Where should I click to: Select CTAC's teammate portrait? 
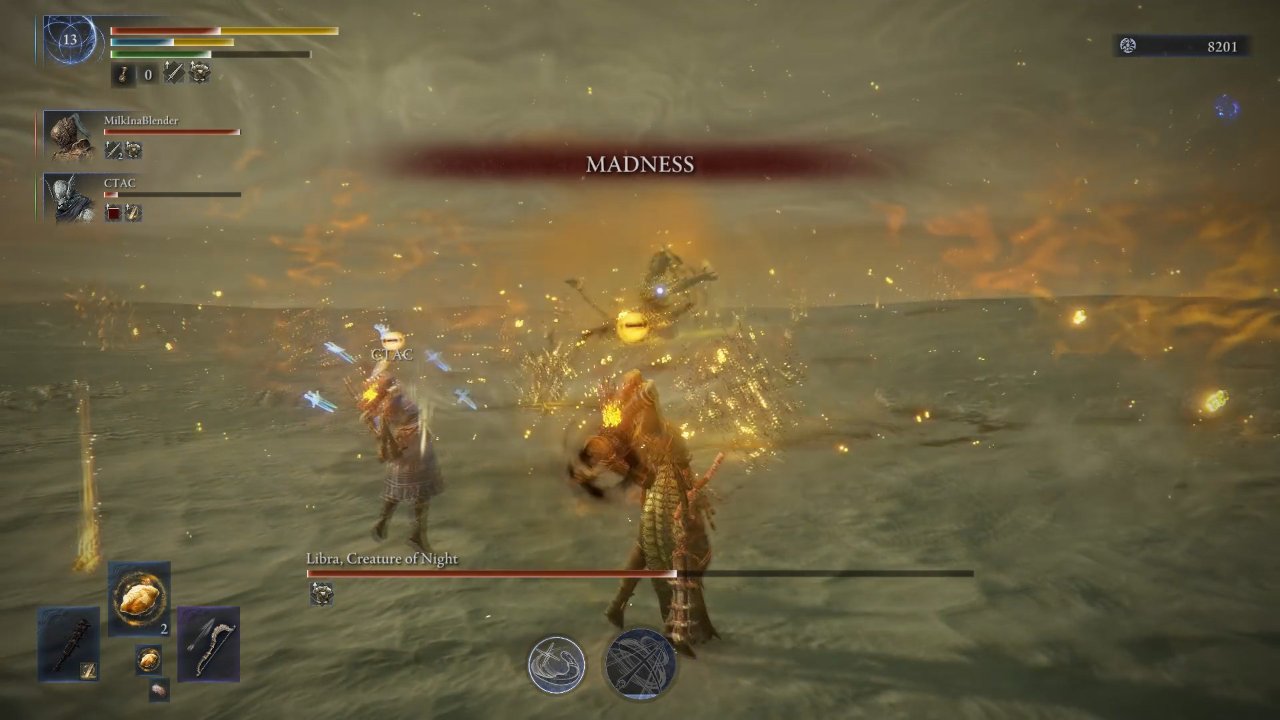tap(68, 198)
